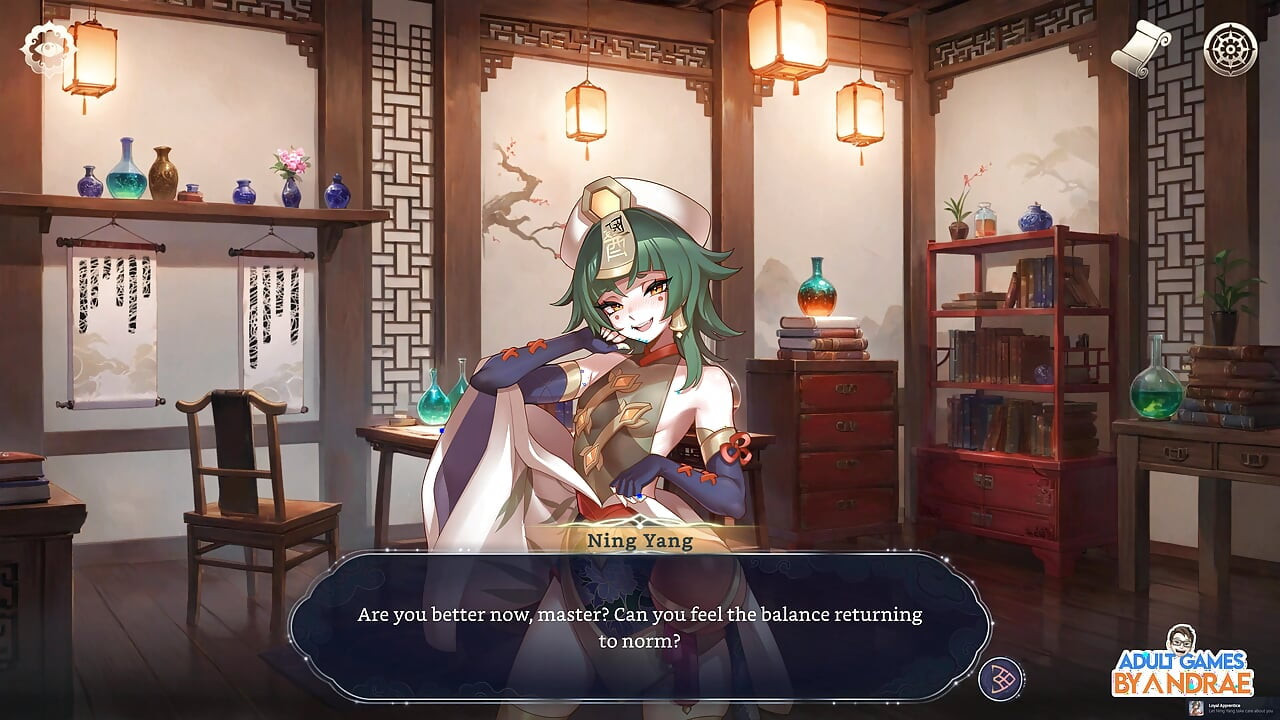Click the glowing emblem on the dialogue box corner
Viewport: 1280px width, 720px height.
point(999,677)
